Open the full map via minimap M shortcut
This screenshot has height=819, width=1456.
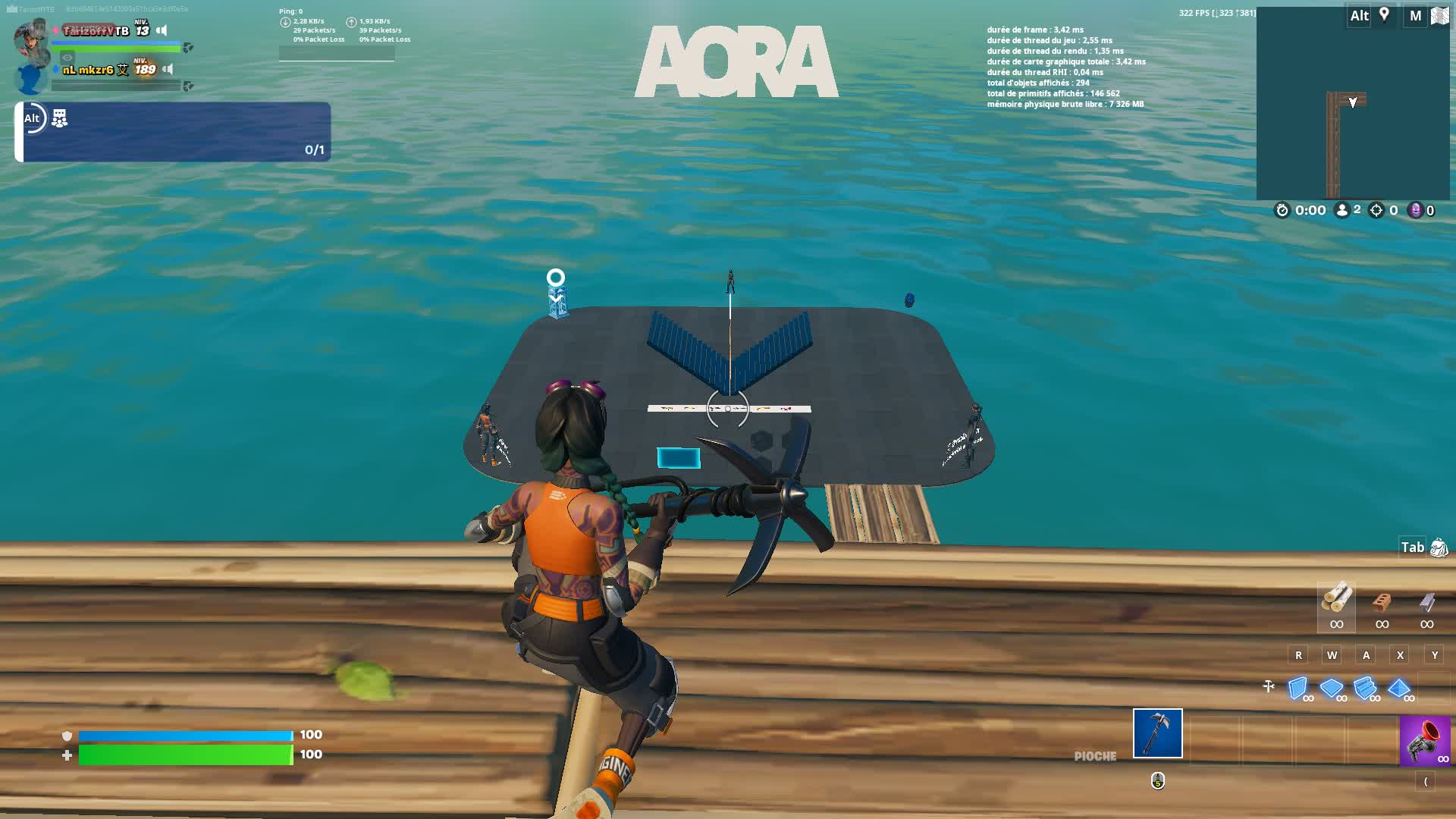1414,17
